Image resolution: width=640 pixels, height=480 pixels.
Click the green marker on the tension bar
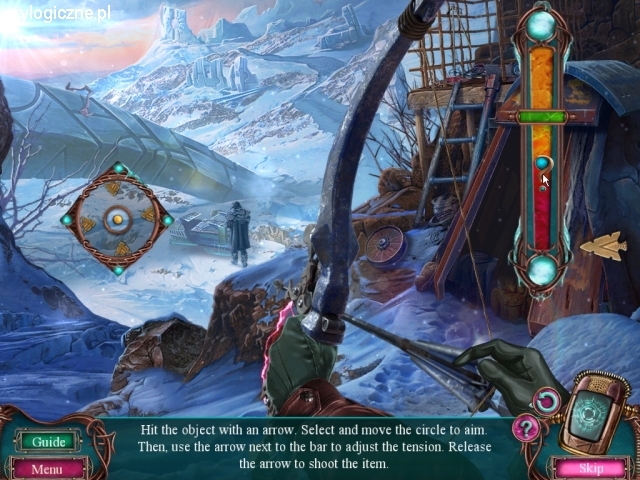[x=543, y=117]
